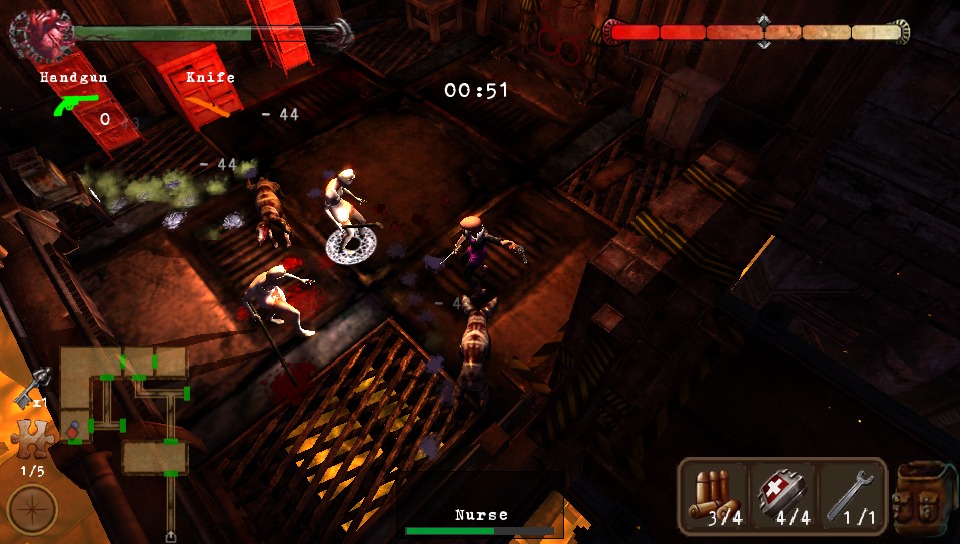The width and height of the screenshot is (960, 544).
Task: Use the wrench repair tool slot
Action: click(x=851, y=496)
